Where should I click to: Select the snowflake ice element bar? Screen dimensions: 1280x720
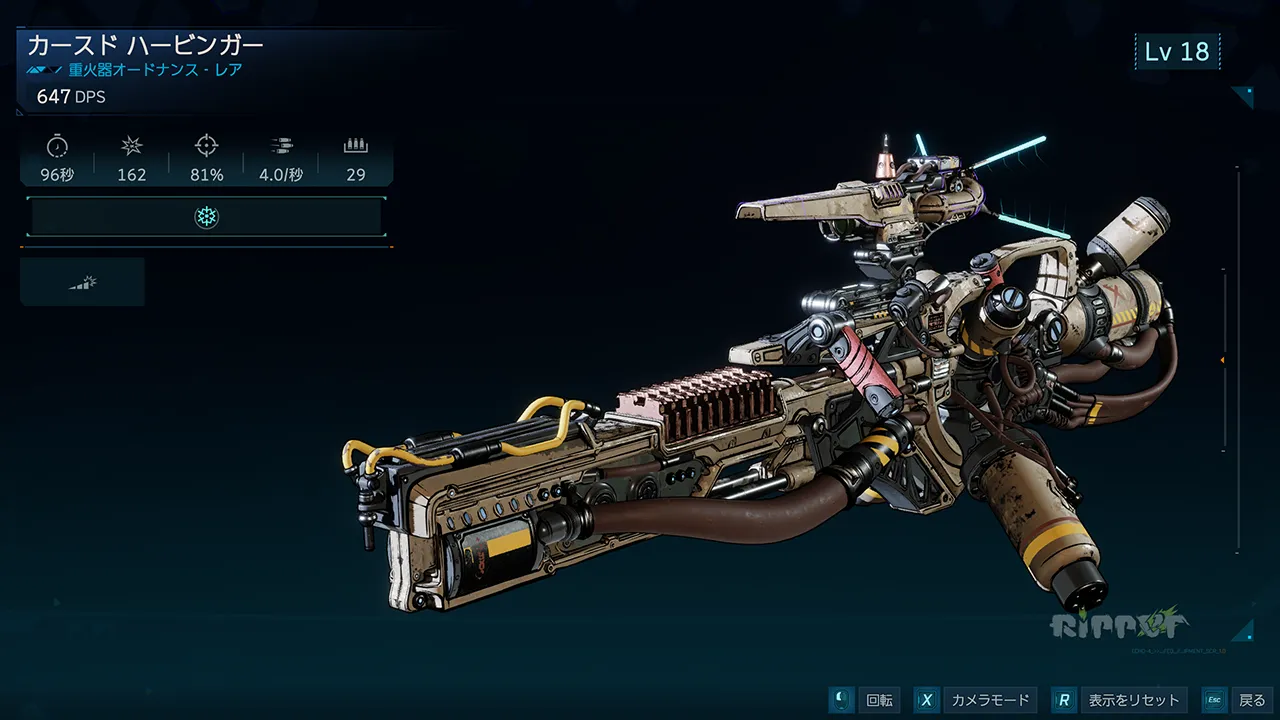pyautogui.click(x=206, y=217)
